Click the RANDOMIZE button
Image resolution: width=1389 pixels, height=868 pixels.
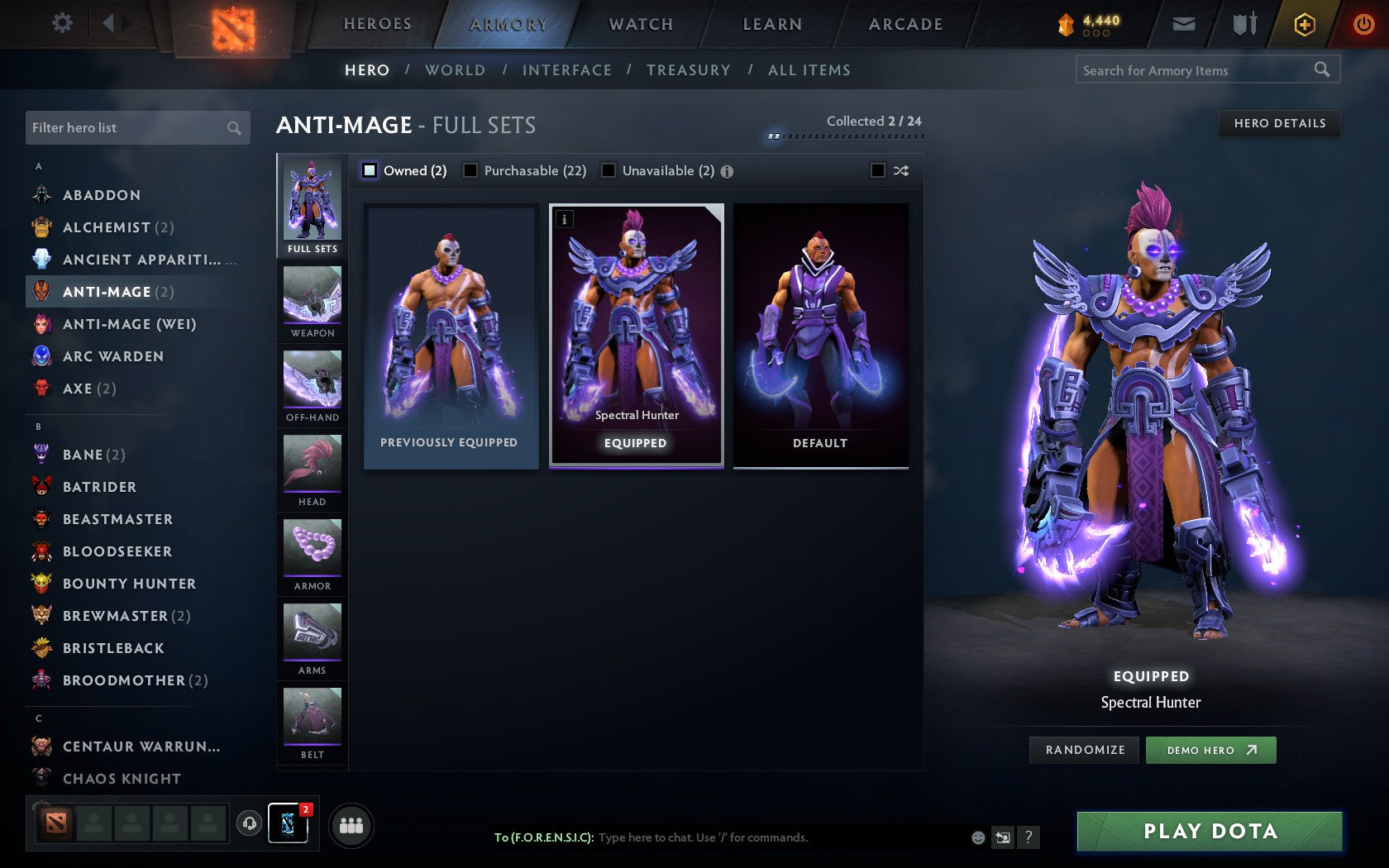point(1084,750)
